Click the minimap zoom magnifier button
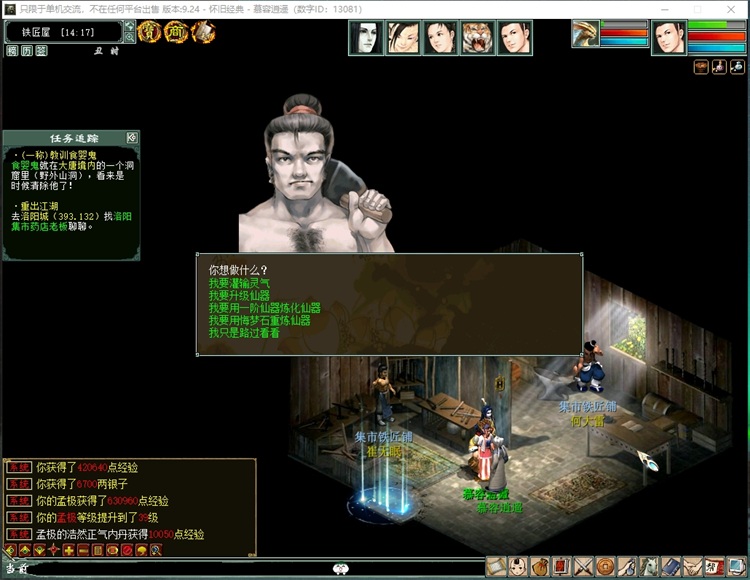 (130, 38)
